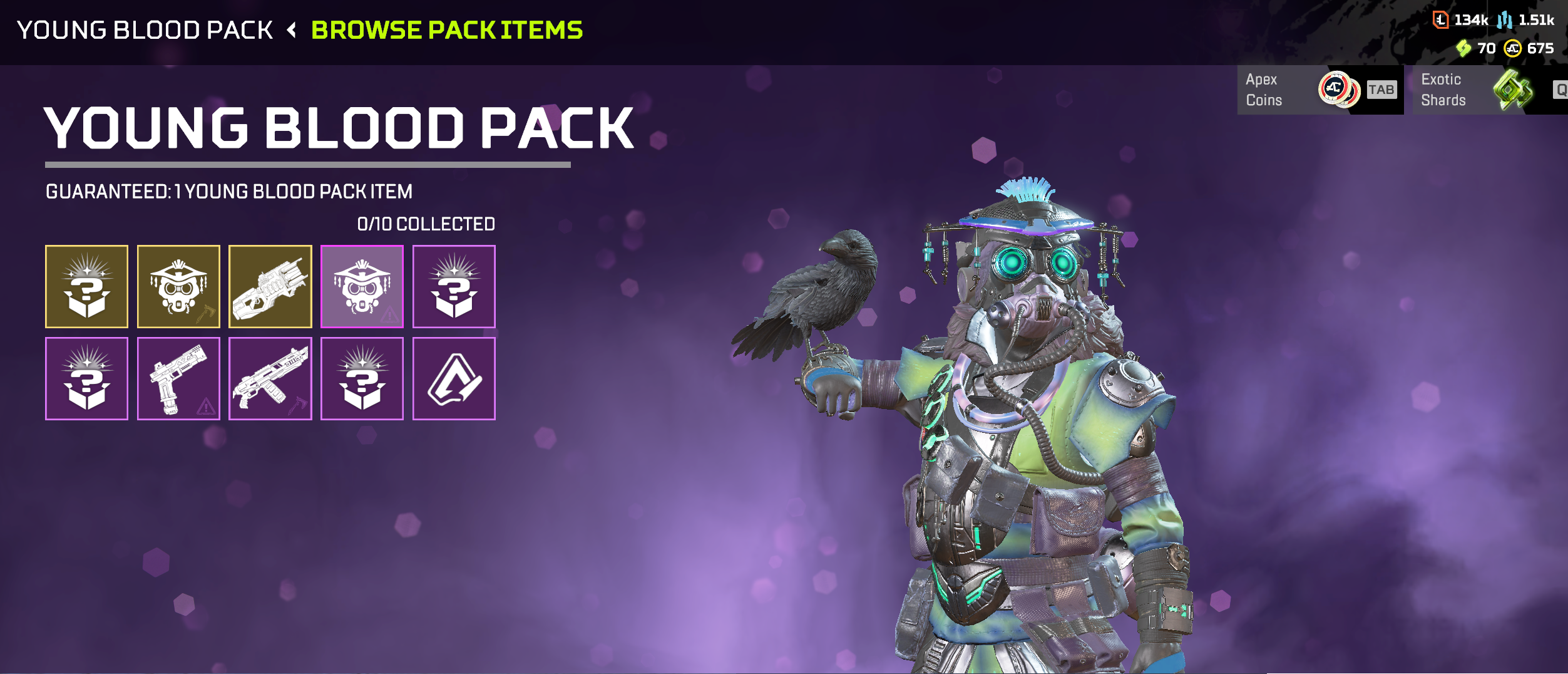Open the legendary Bloodhound skin tile
This screenshot has width=1568, height=674.
(179, 287)
